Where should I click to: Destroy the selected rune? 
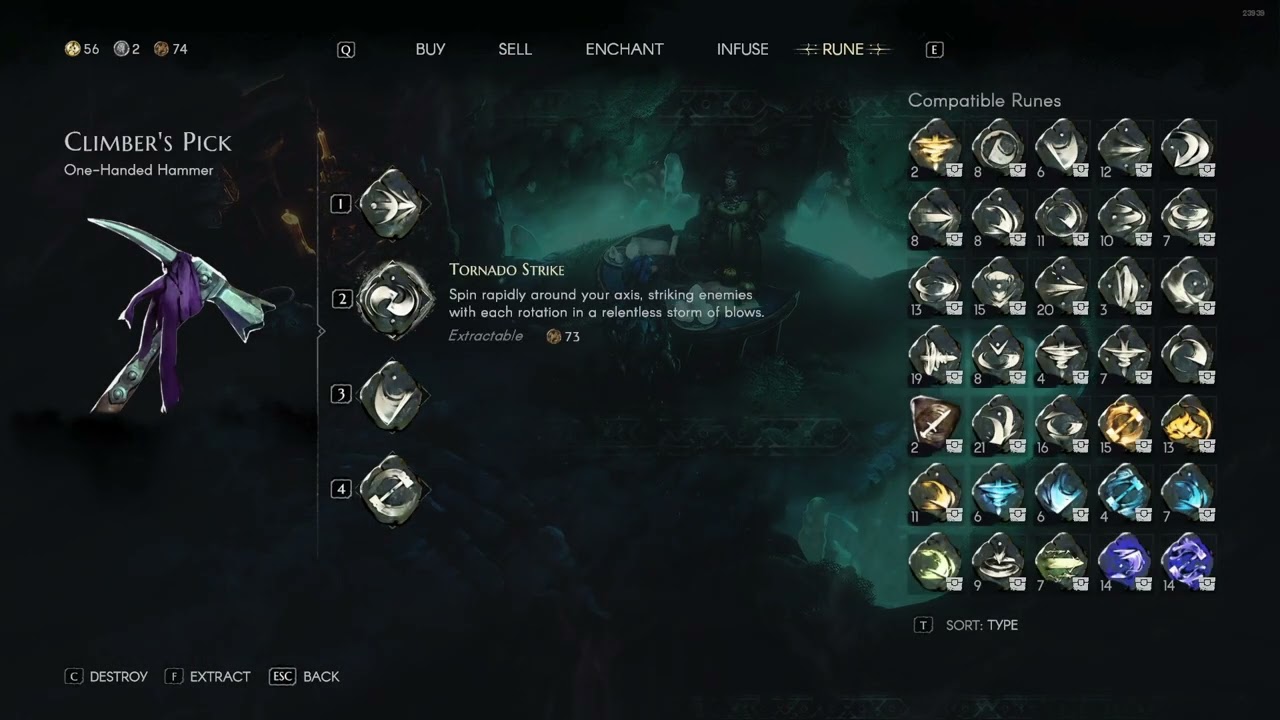tap(107, 677)
